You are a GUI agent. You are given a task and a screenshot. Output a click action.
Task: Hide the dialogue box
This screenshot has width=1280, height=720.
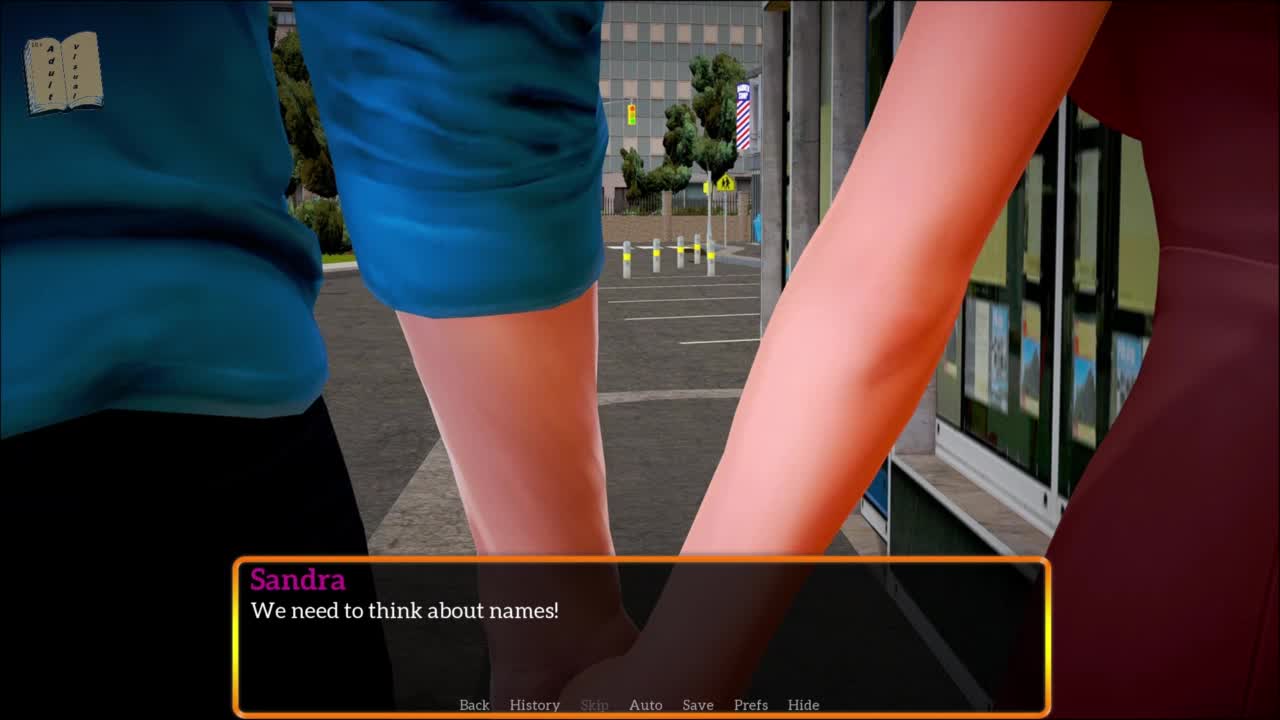tap(803, 705)
